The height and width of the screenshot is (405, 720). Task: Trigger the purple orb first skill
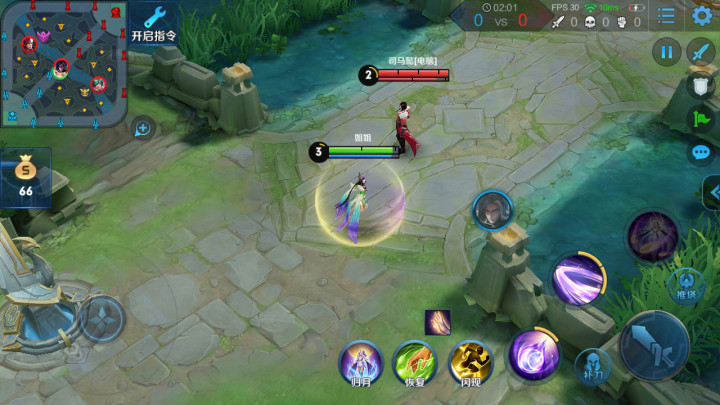point(533,355)
